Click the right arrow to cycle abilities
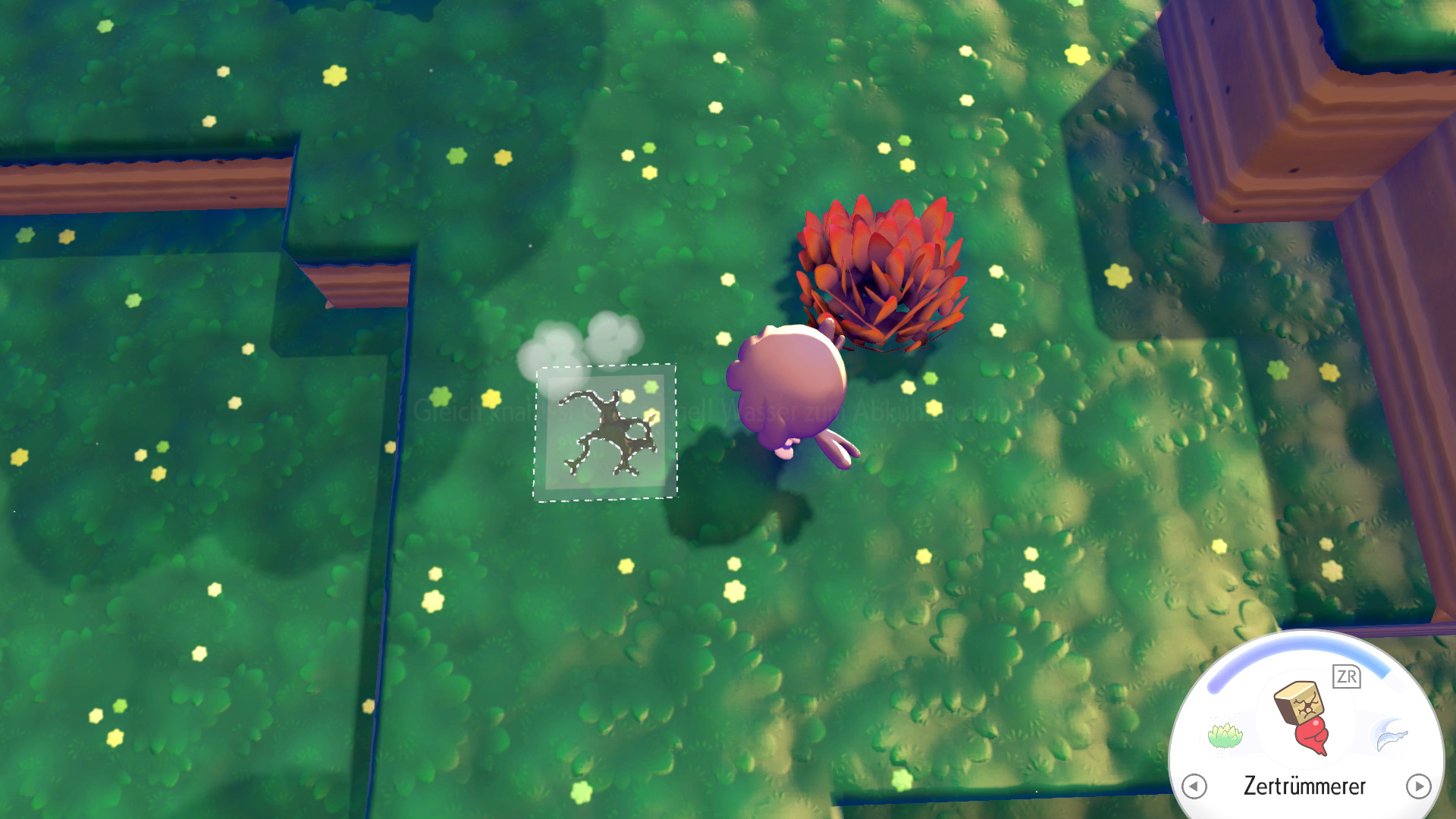Image resolution: width=1456 pixels, height=819 pixels. [x=1418, y=786]
